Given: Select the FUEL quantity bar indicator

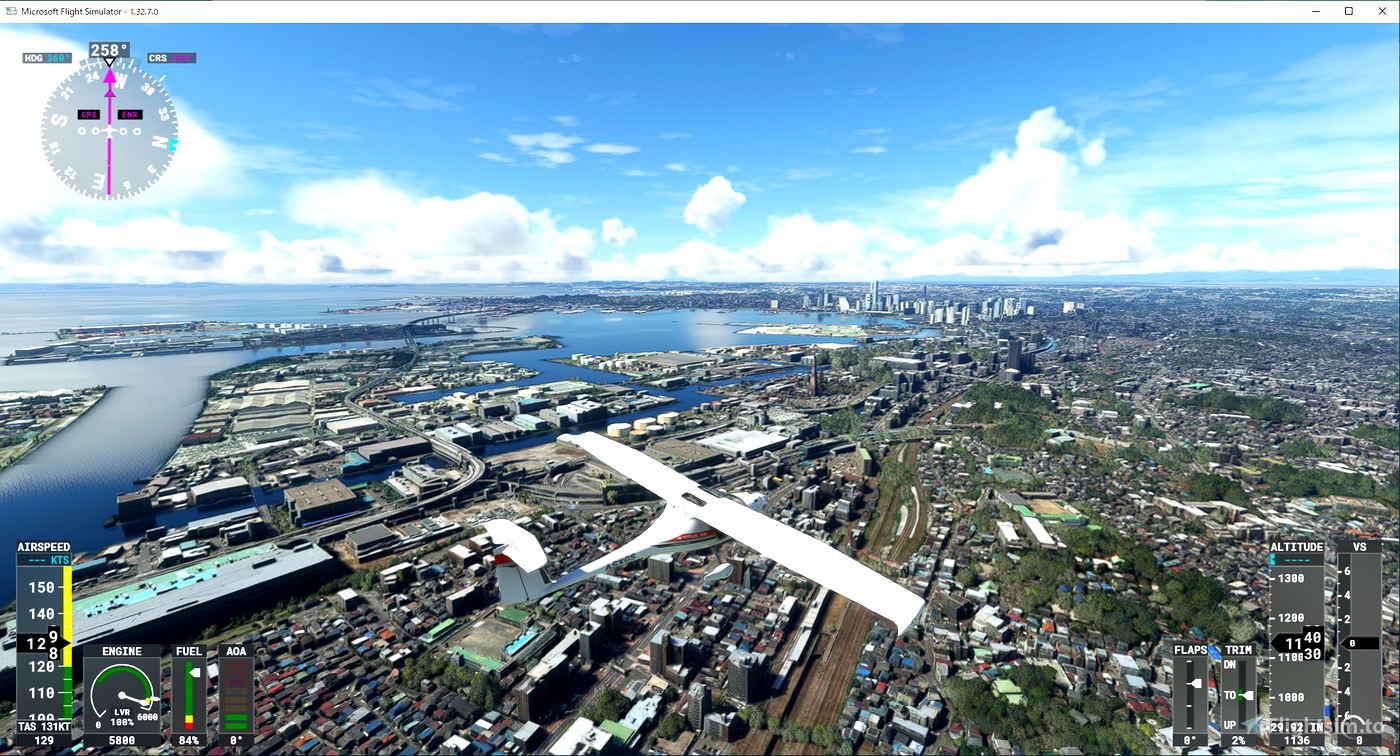Looking at the screenshot, I should 189,695.
